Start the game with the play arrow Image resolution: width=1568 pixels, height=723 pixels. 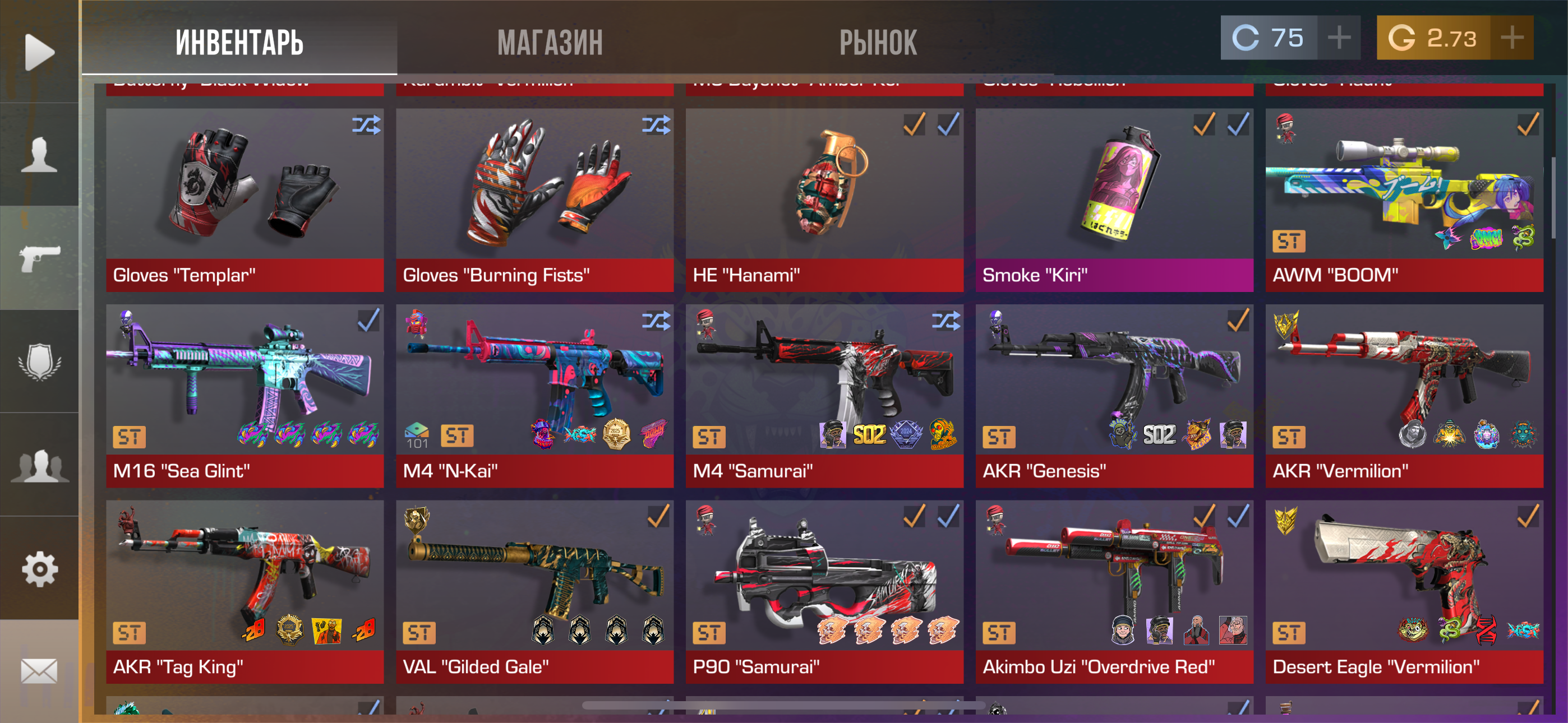tap(39, 52)
